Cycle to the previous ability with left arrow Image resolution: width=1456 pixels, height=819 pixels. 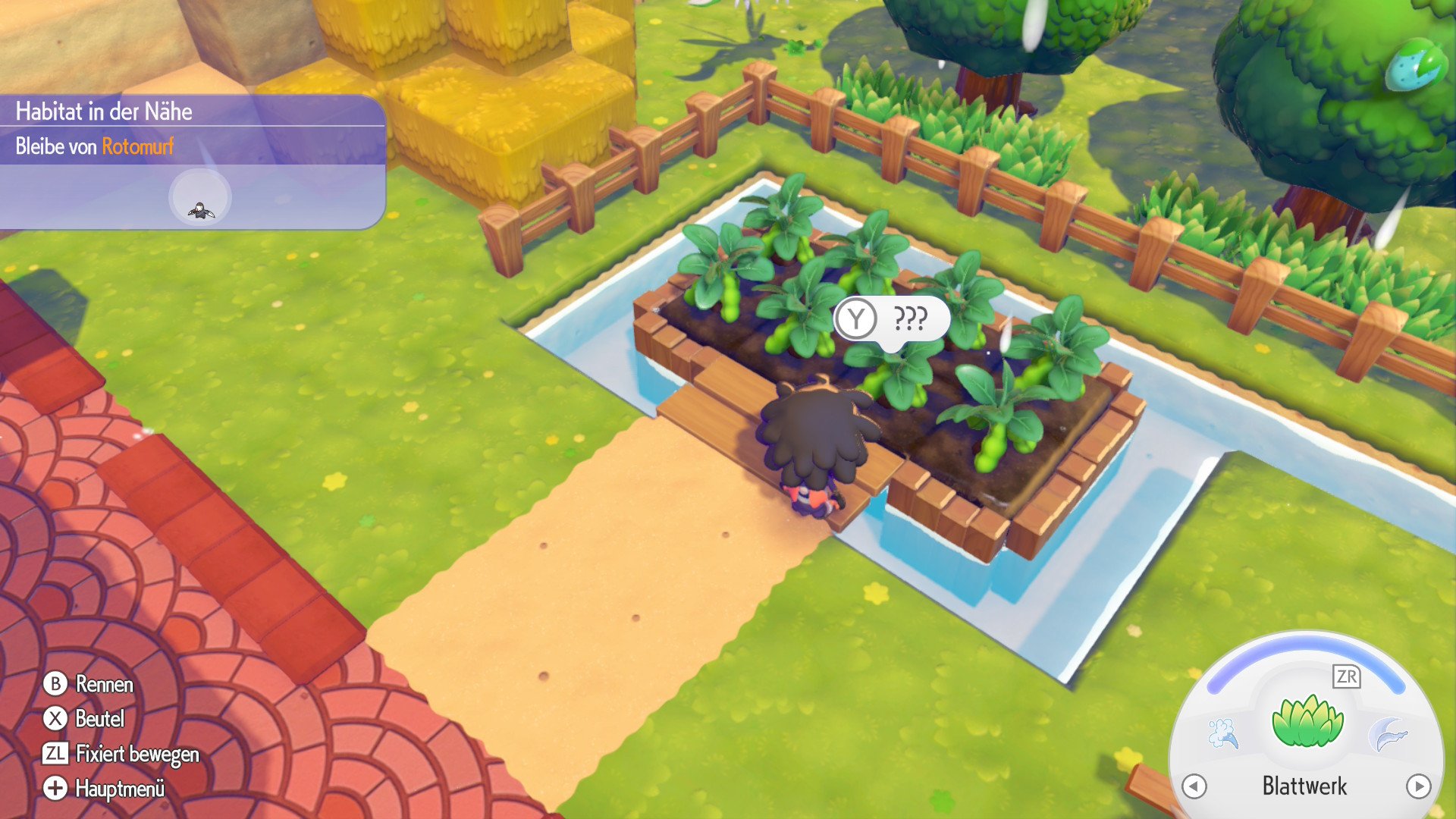(1194, 786)
